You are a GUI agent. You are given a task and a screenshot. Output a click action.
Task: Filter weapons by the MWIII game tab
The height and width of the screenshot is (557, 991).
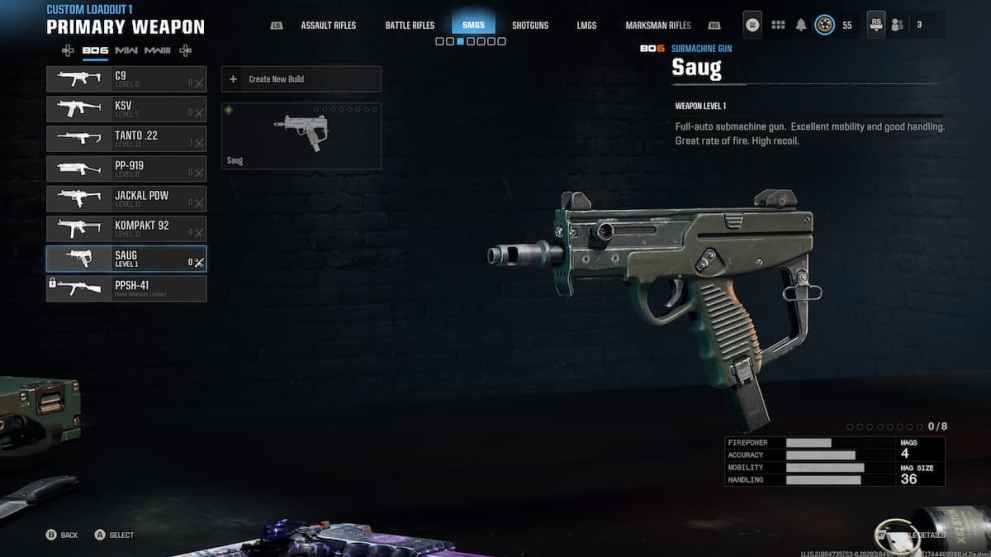point(157,50)
